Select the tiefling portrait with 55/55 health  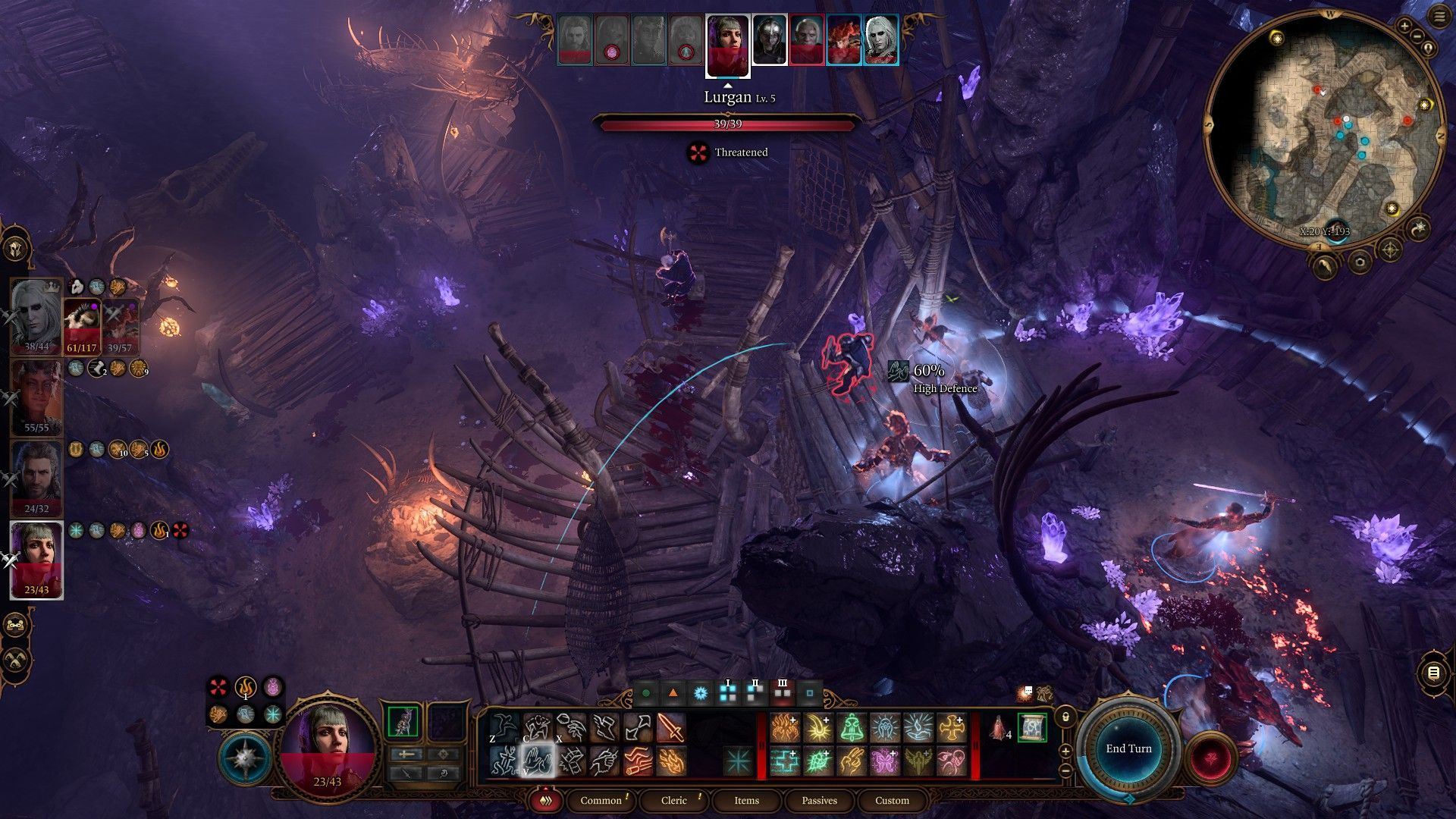(x=36, y=396)
